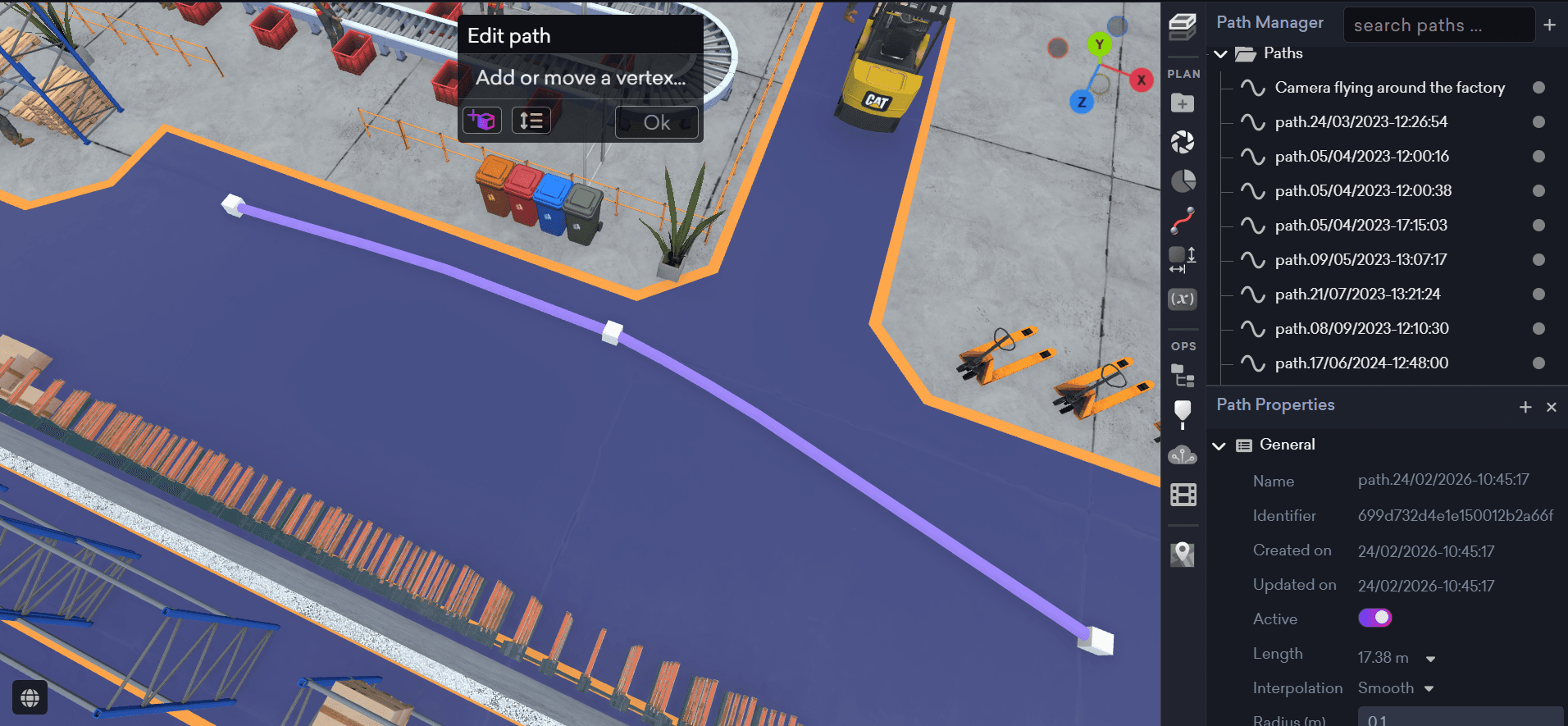1568x726 pixels.
Task: Open the aperture capture tool in PLAN section
Action: coord(1183,140)
